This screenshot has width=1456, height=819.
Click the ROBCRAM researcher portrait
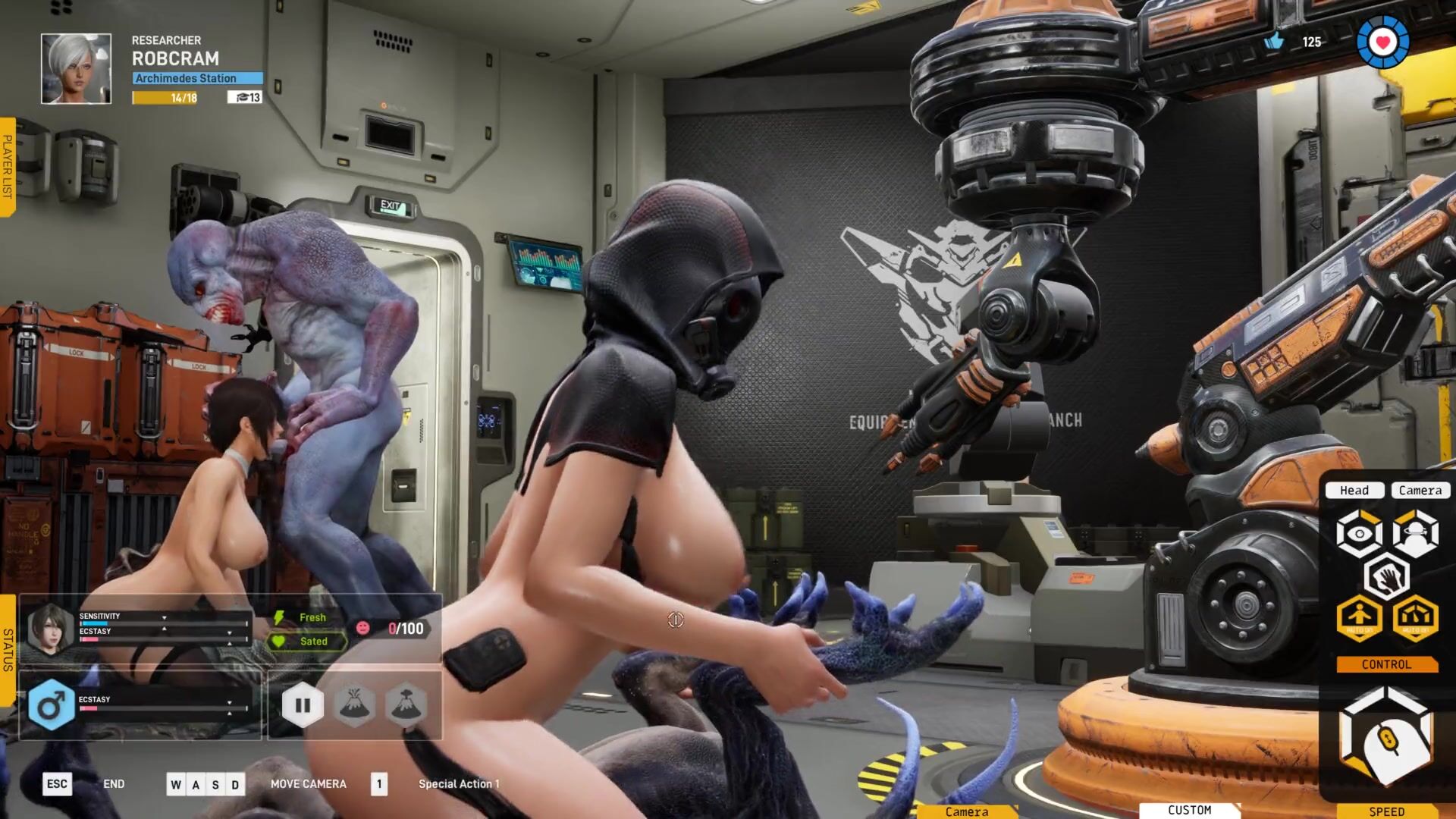(76, 68)
